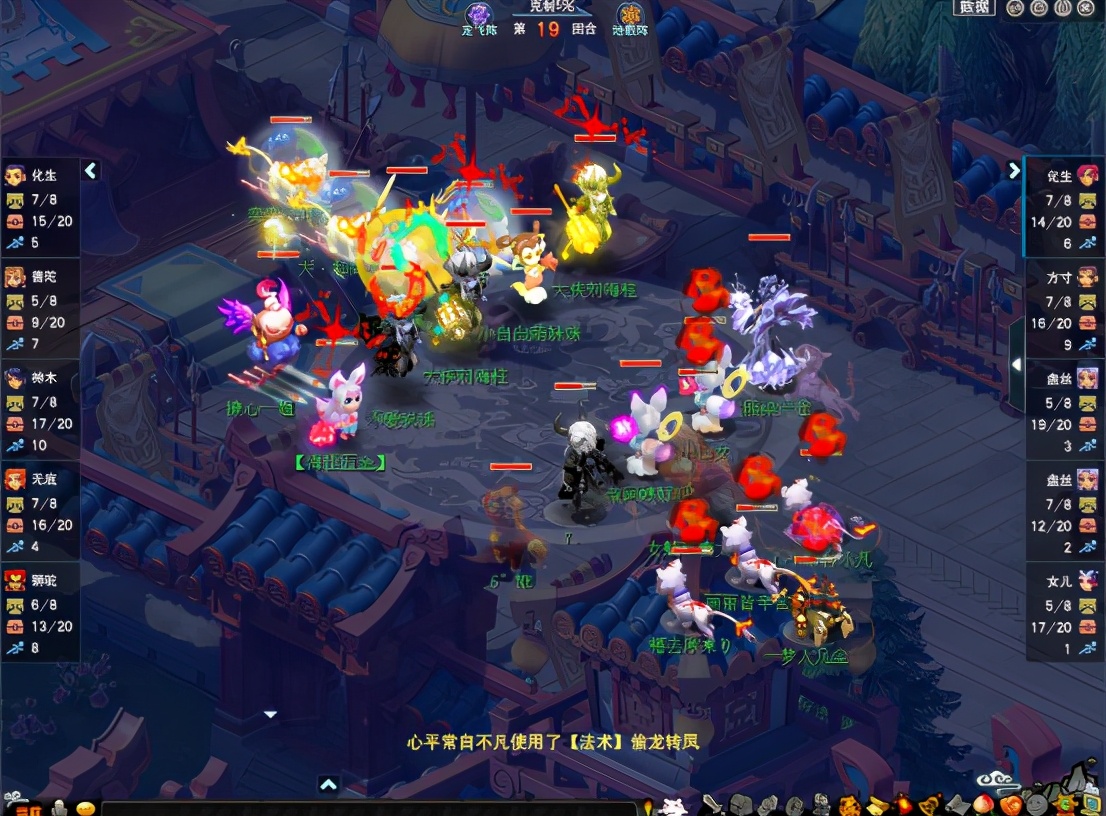Click the 龙飞阵 formation icon
Image resolution: width=1106 pixels, height=816 pixels.
479,14
